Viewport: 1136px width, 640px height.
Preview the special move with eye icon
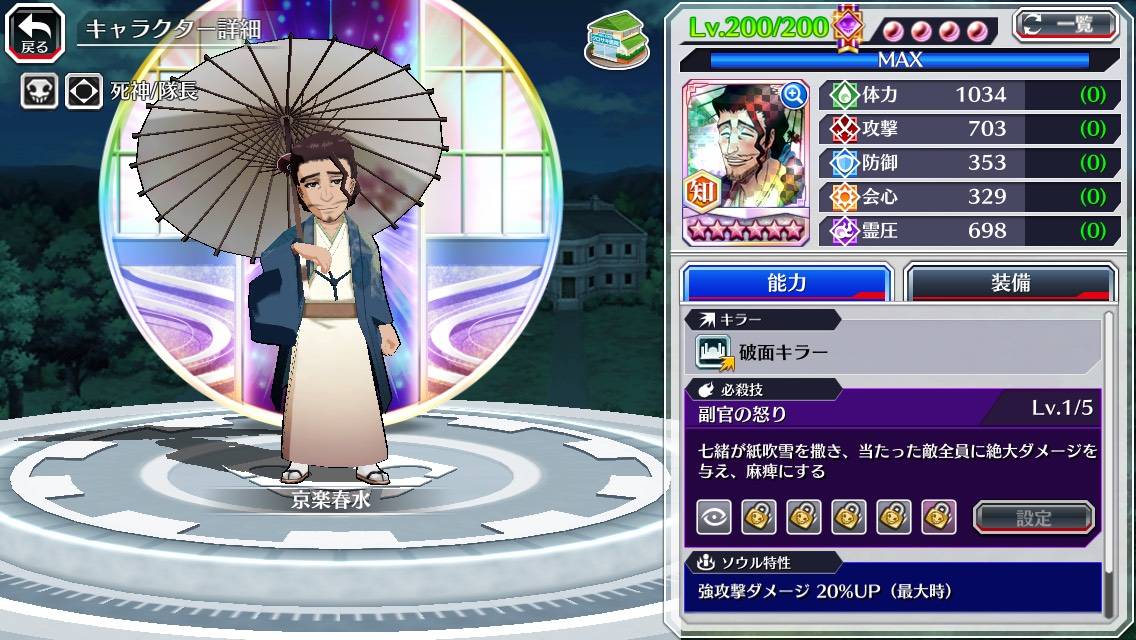[714, 517]
